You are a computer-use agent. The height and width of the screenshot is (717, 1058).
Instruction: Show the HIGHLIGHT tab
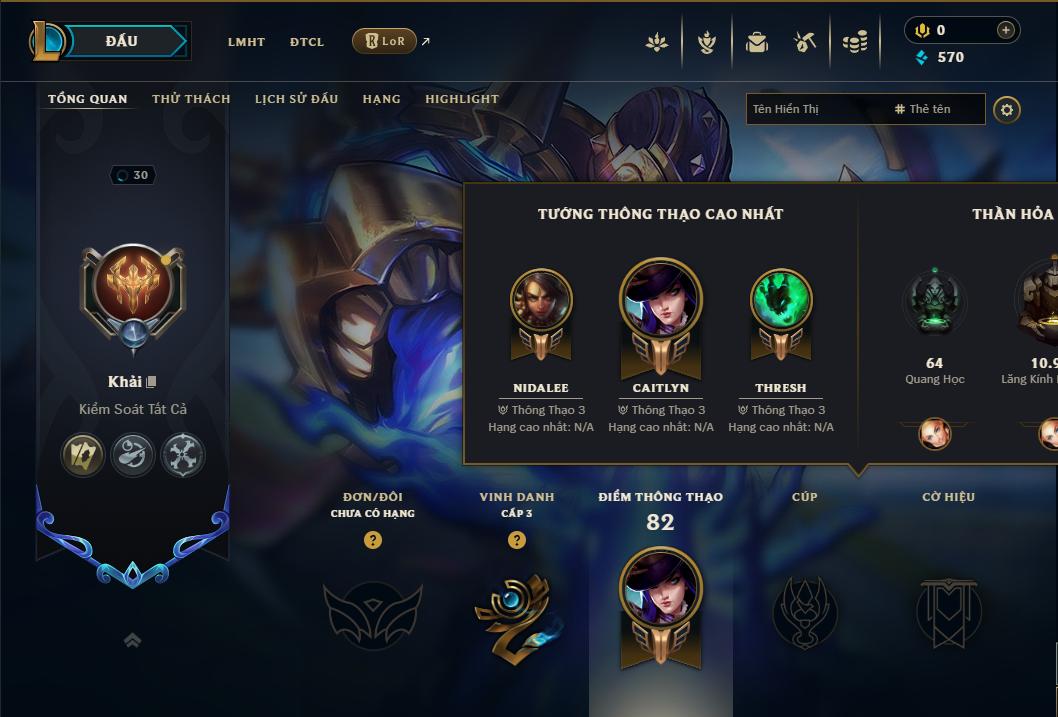[x=461, y=99]
